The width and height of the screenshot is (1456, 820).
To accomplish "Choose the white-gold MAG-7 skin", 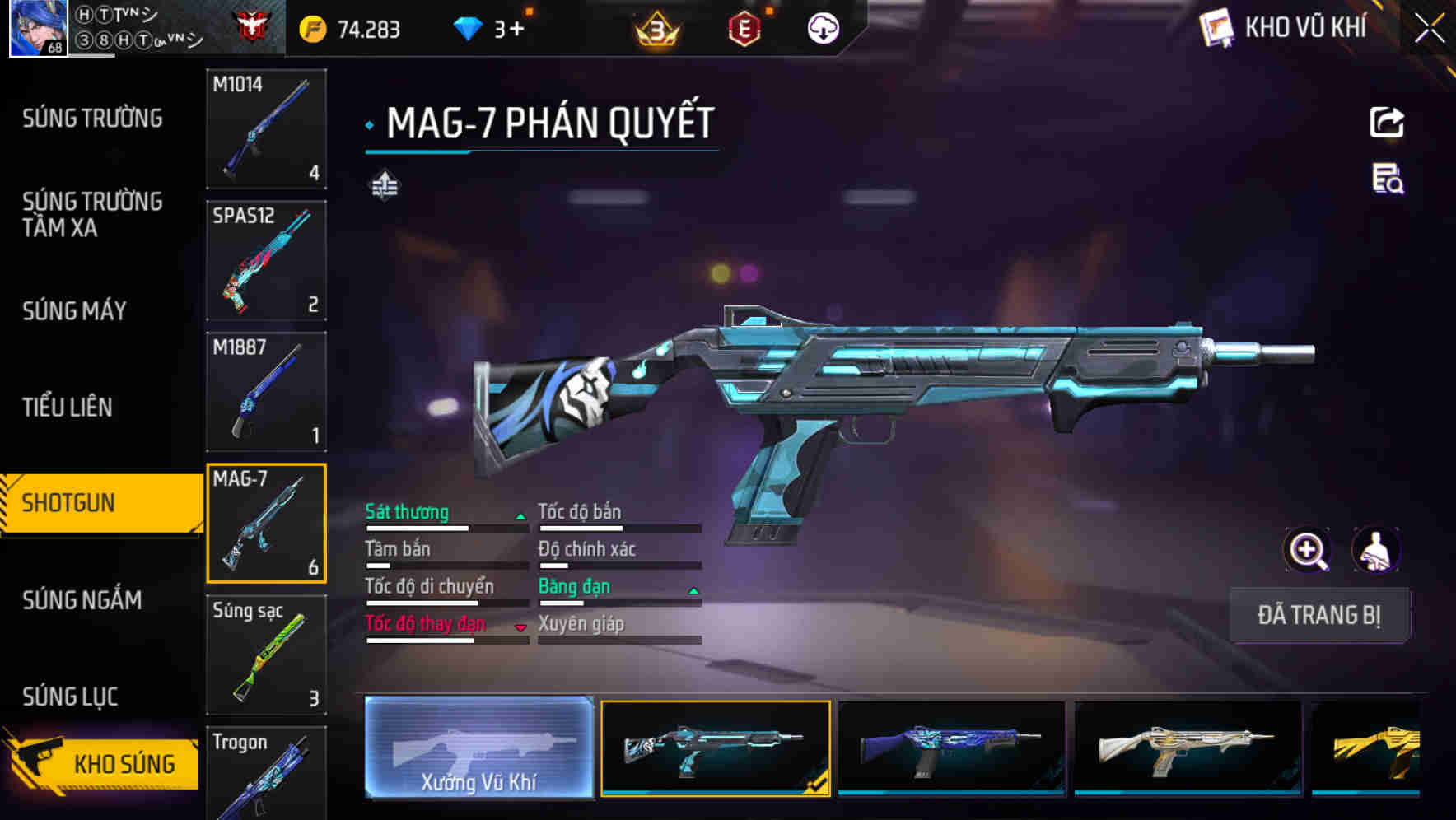I will coord(1188,748).
